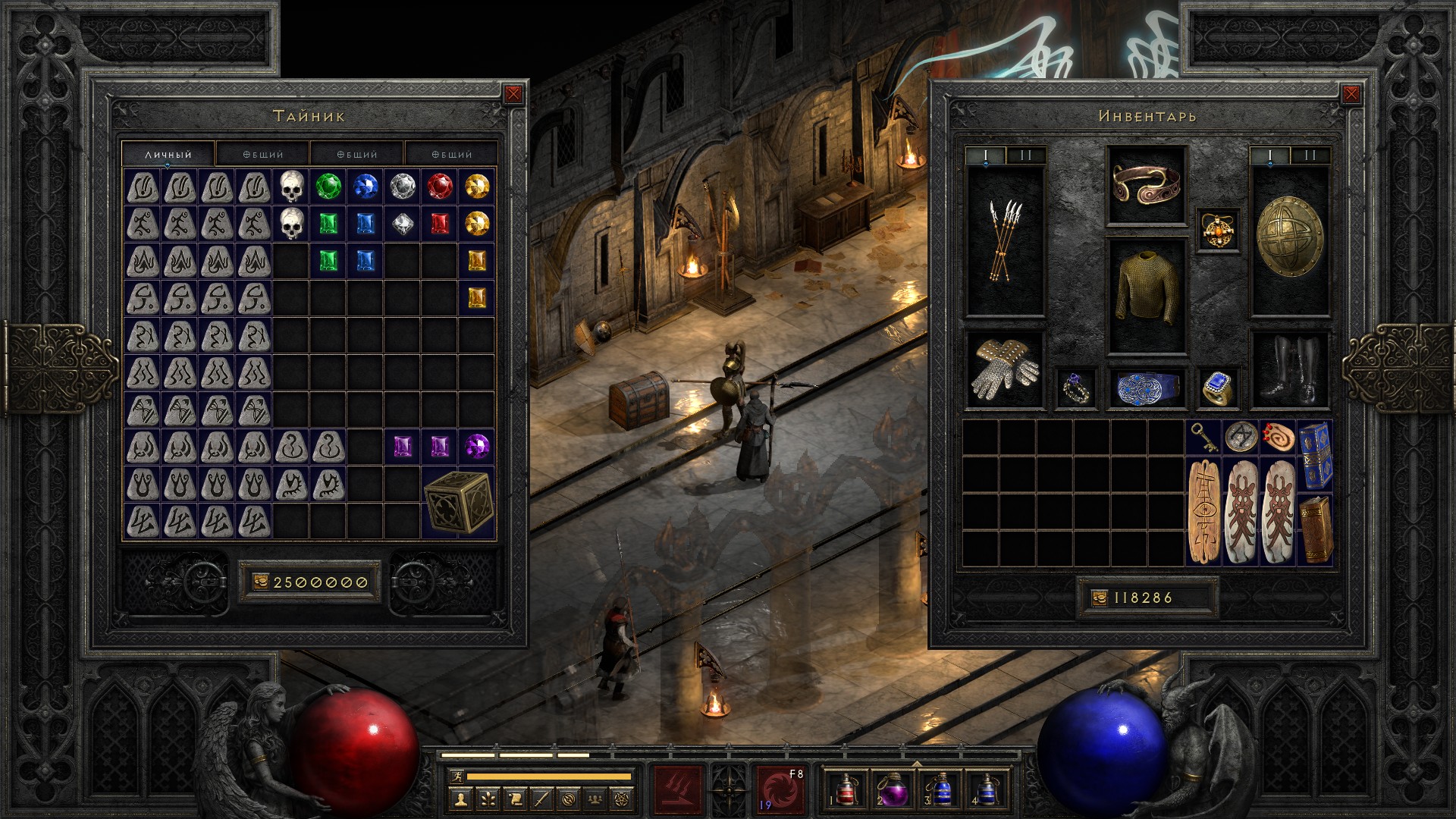Image resolution: width=1456 pixels, height=819 pixels.
Task: Select the key in the inventory
Action: (x=1204, y=438)
